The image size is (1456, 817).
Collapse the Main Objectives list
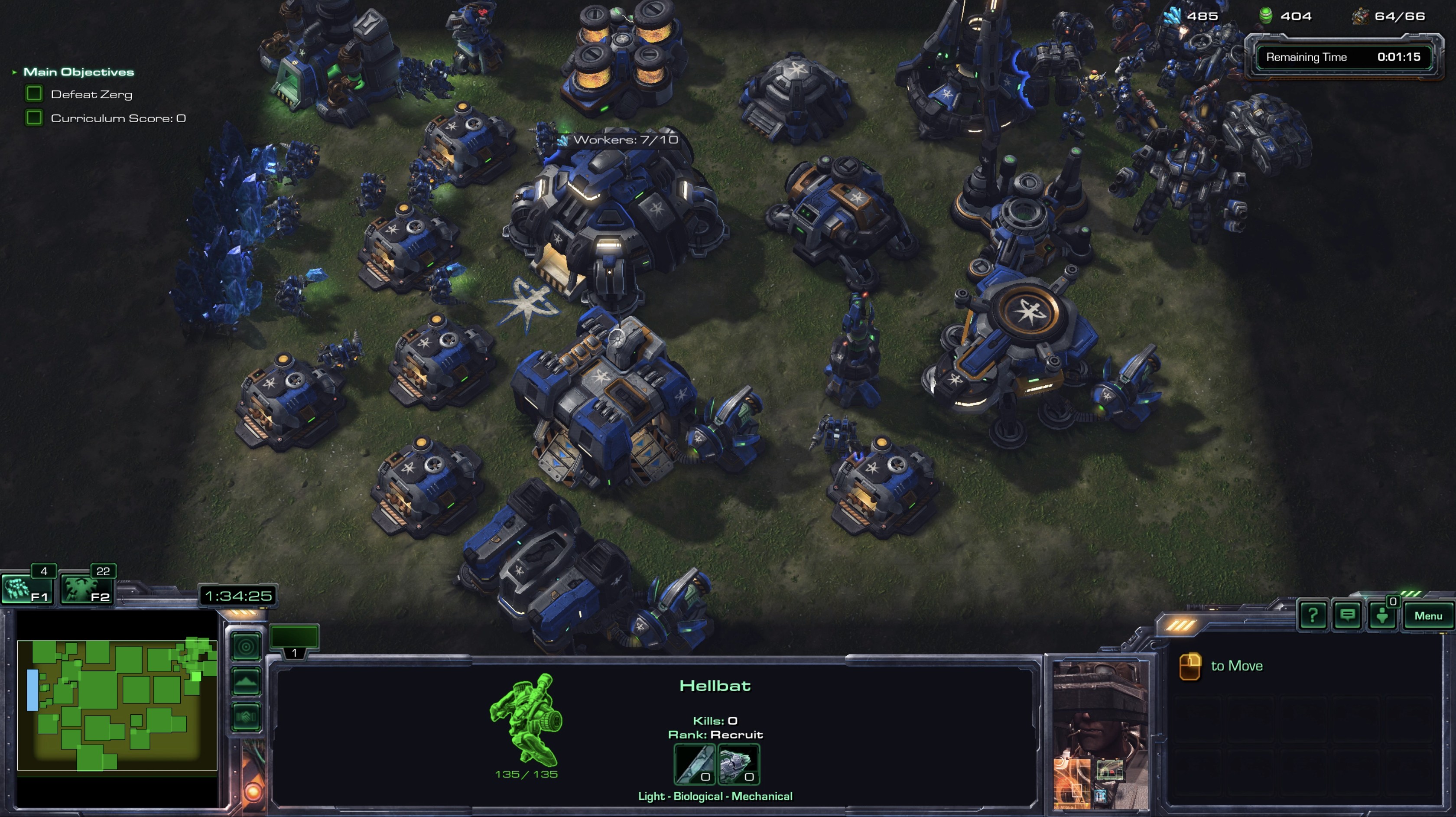click(14, 72)
